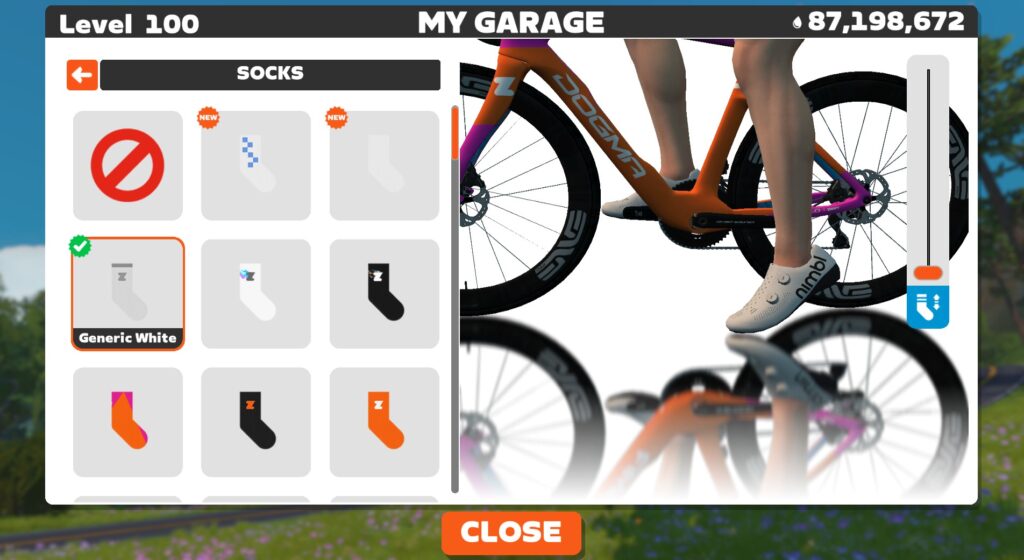Click the orange sock length slider handle
The height and width of the screenshot is (560, 1024).
click(x=928, y=273)
